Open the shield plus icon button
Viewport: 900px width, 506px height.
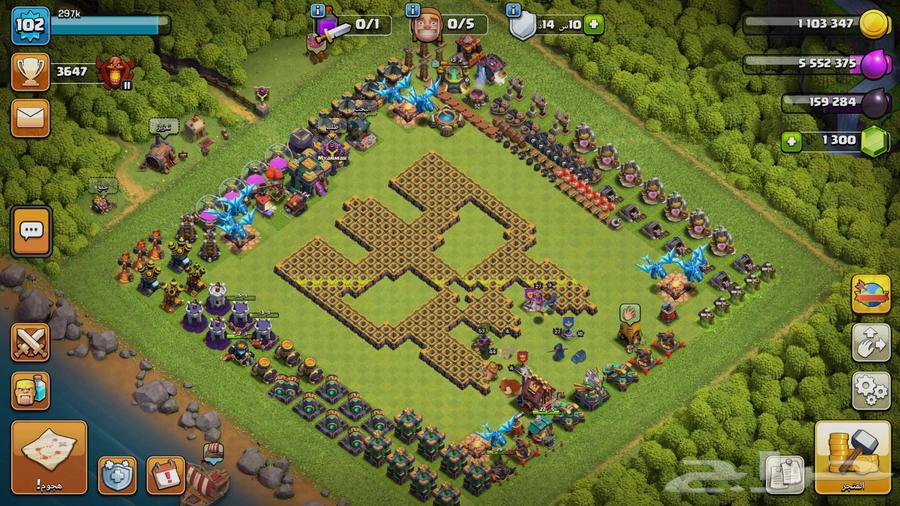point(117,474)
